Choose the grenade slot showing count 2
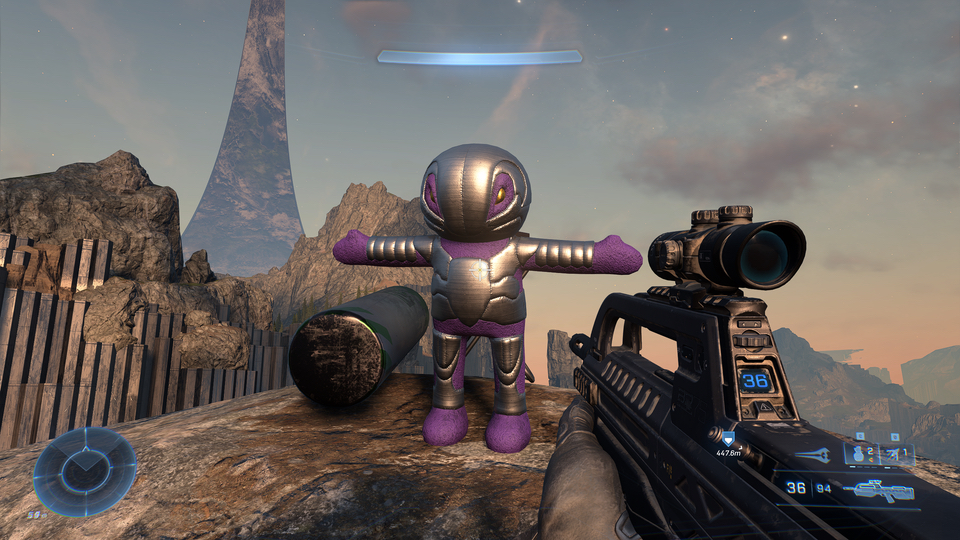The height and width of the screenshot is (540, 960). pos(860,454)
